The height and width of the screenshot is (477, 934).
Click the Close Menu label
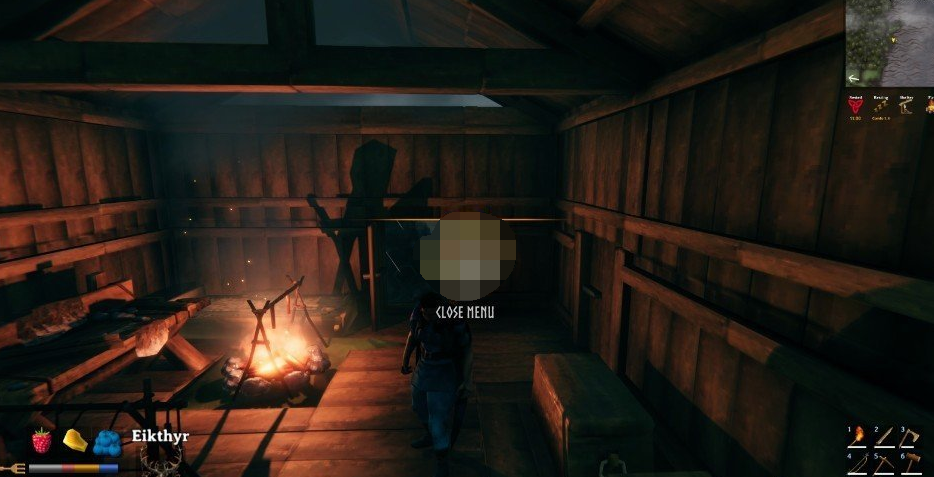click(x=465, y=312)
